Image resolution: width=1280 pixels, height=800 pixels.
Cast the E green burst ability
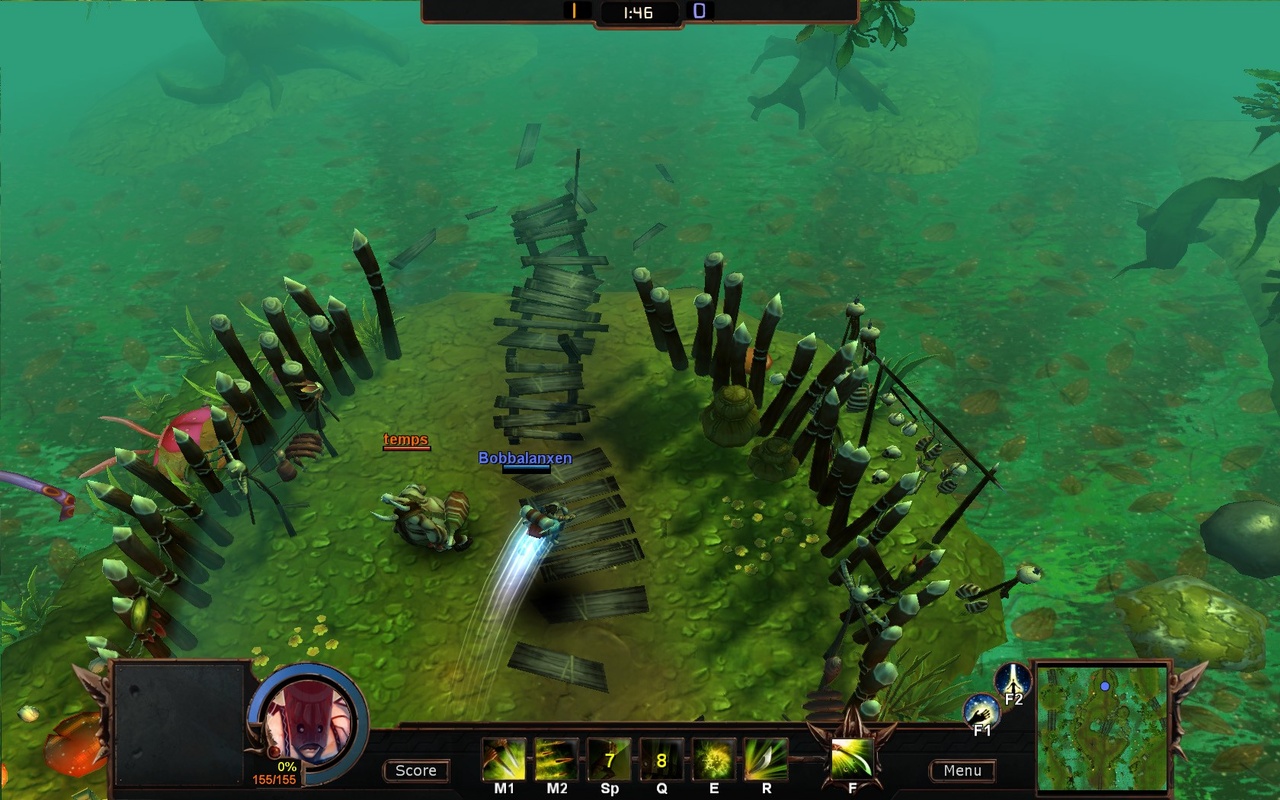point(714,759)
